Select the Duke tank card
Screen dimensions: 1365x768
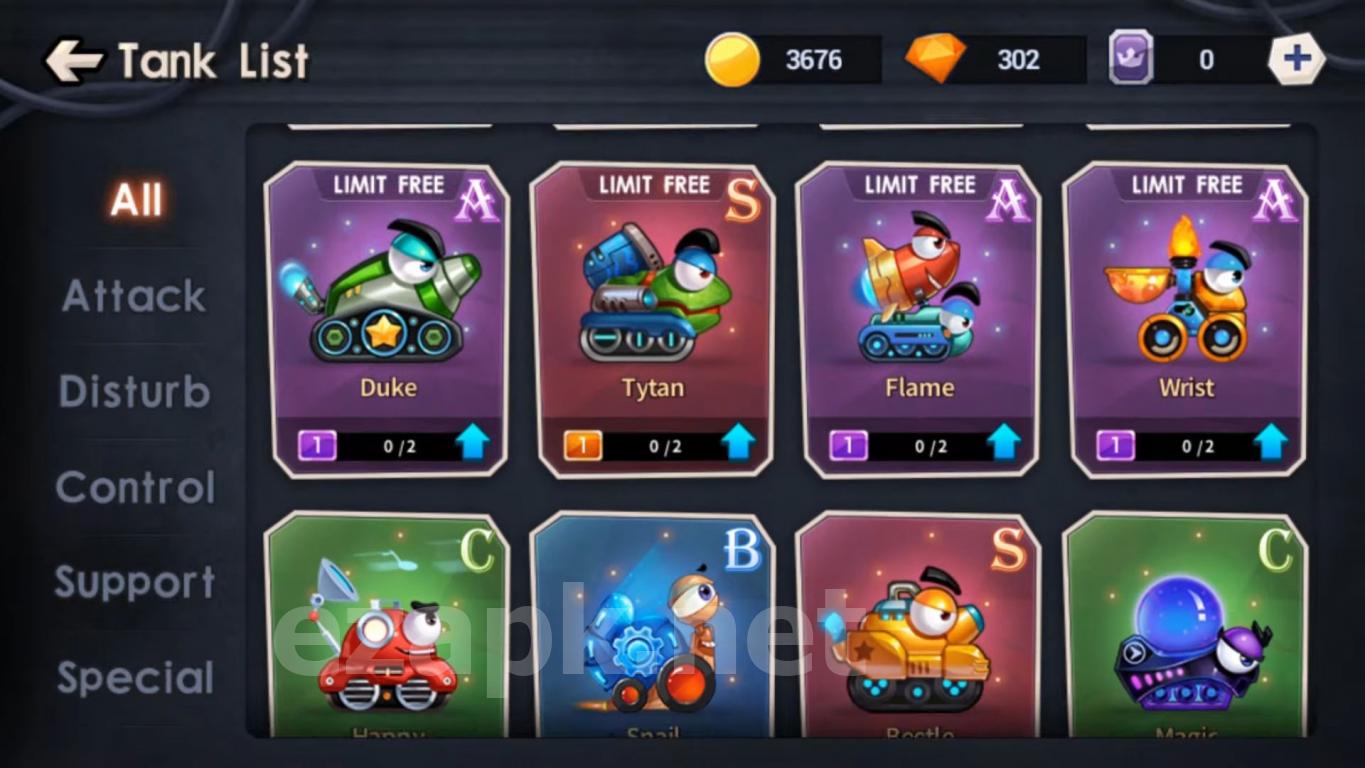pos(387,300)
